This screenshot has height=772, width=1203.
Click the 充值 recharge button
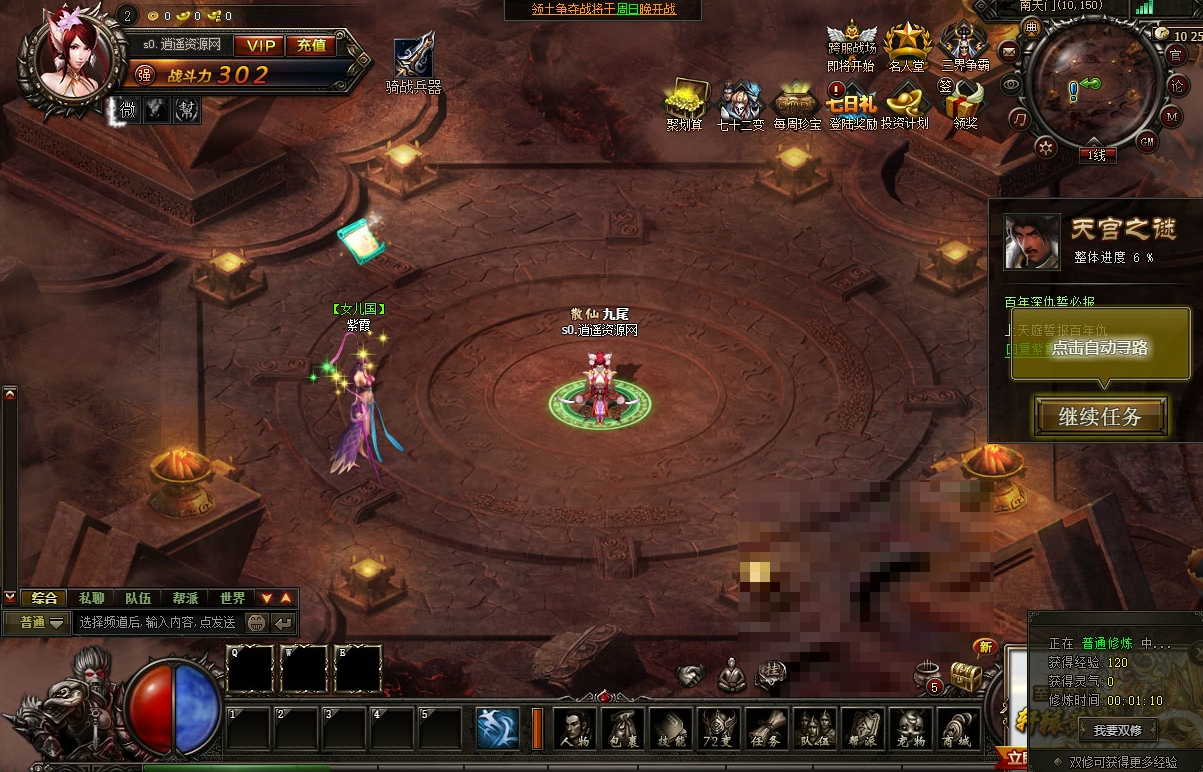click(x=311, y=45)
